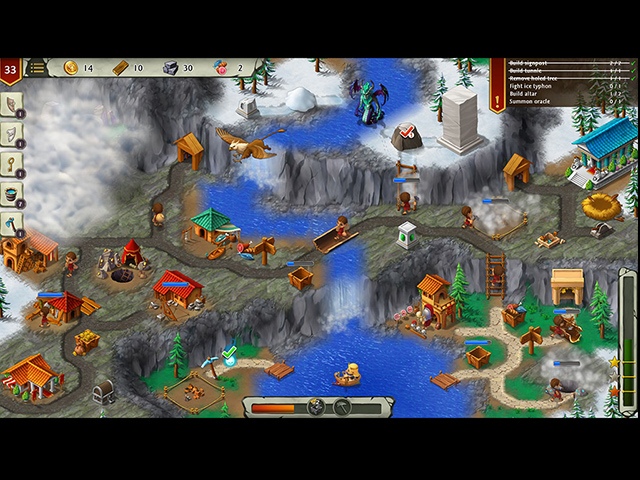
Task: Select the axe tool slot
Action: 12,223
